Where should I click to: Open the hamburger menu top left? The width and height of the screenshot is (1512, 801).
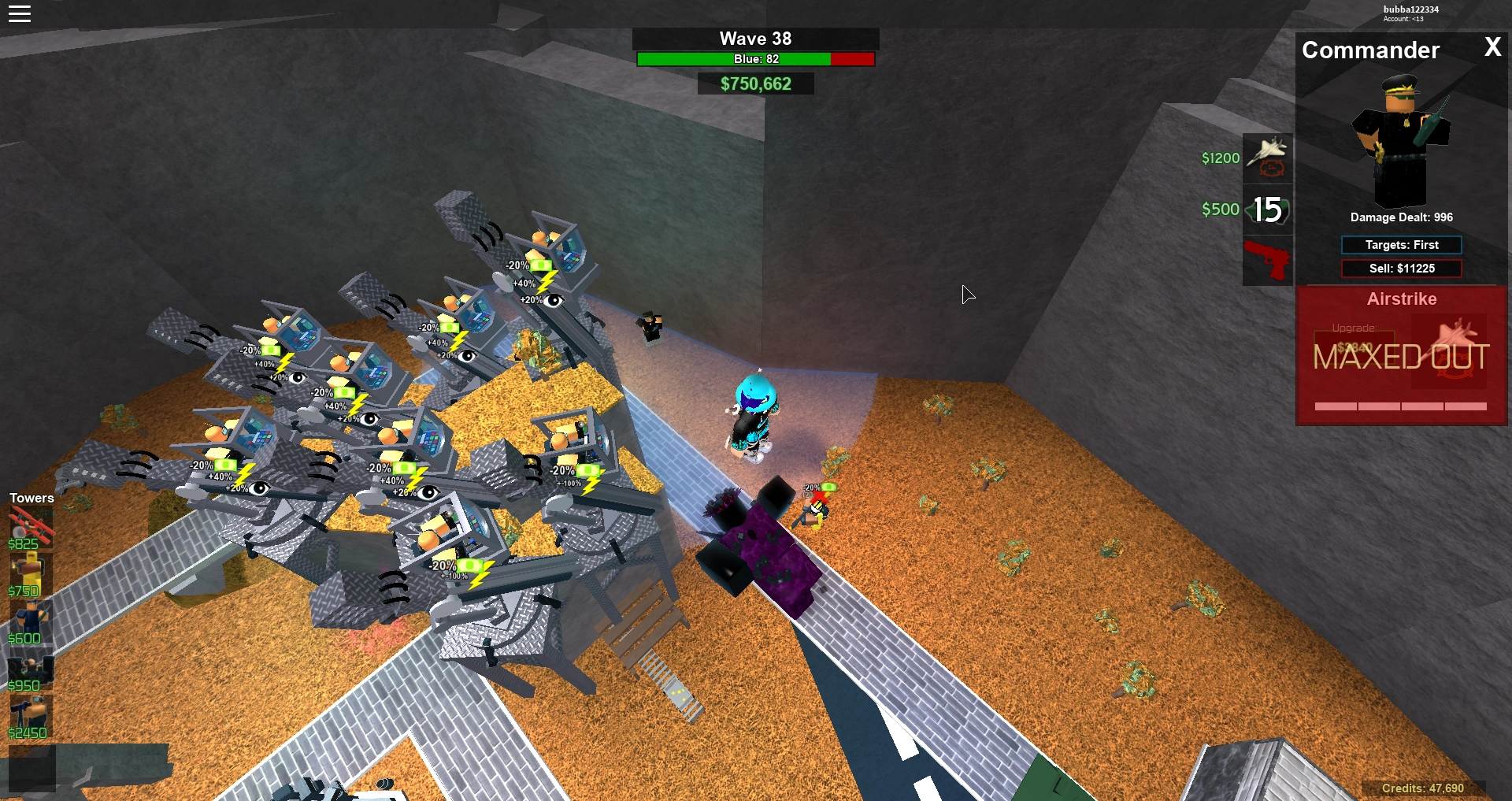(20, 13)
